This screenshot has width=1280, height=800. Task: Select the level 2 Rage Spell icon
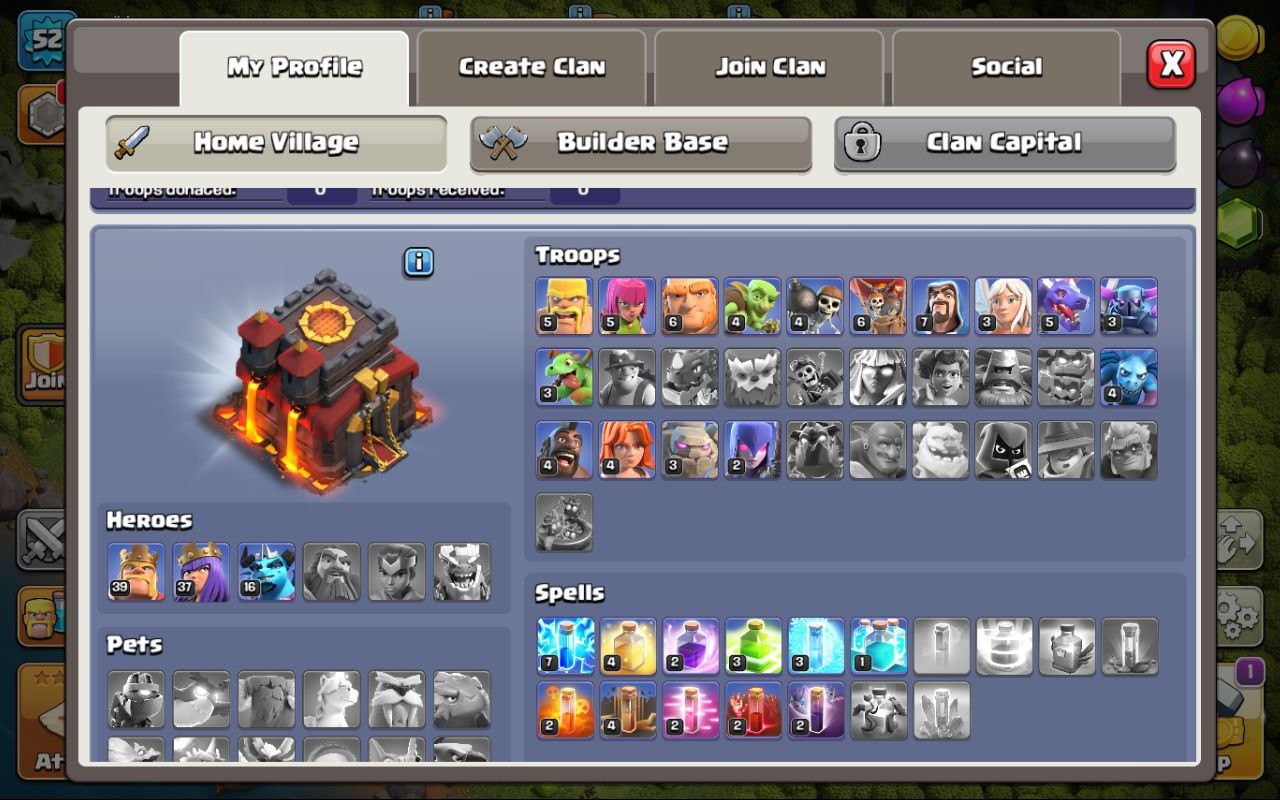point(689,646)
